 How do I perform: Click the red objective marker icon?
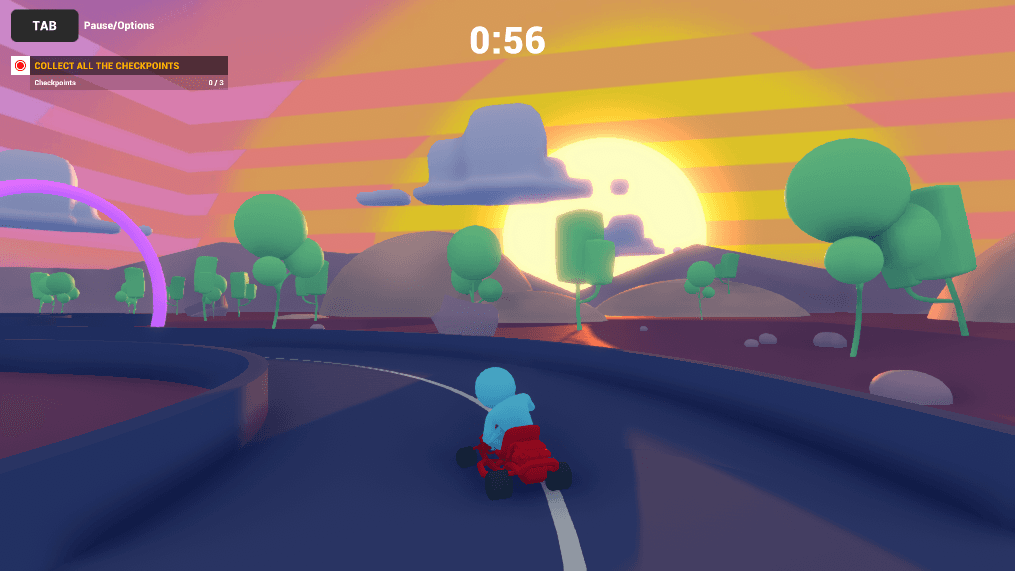tap(20, 66)
